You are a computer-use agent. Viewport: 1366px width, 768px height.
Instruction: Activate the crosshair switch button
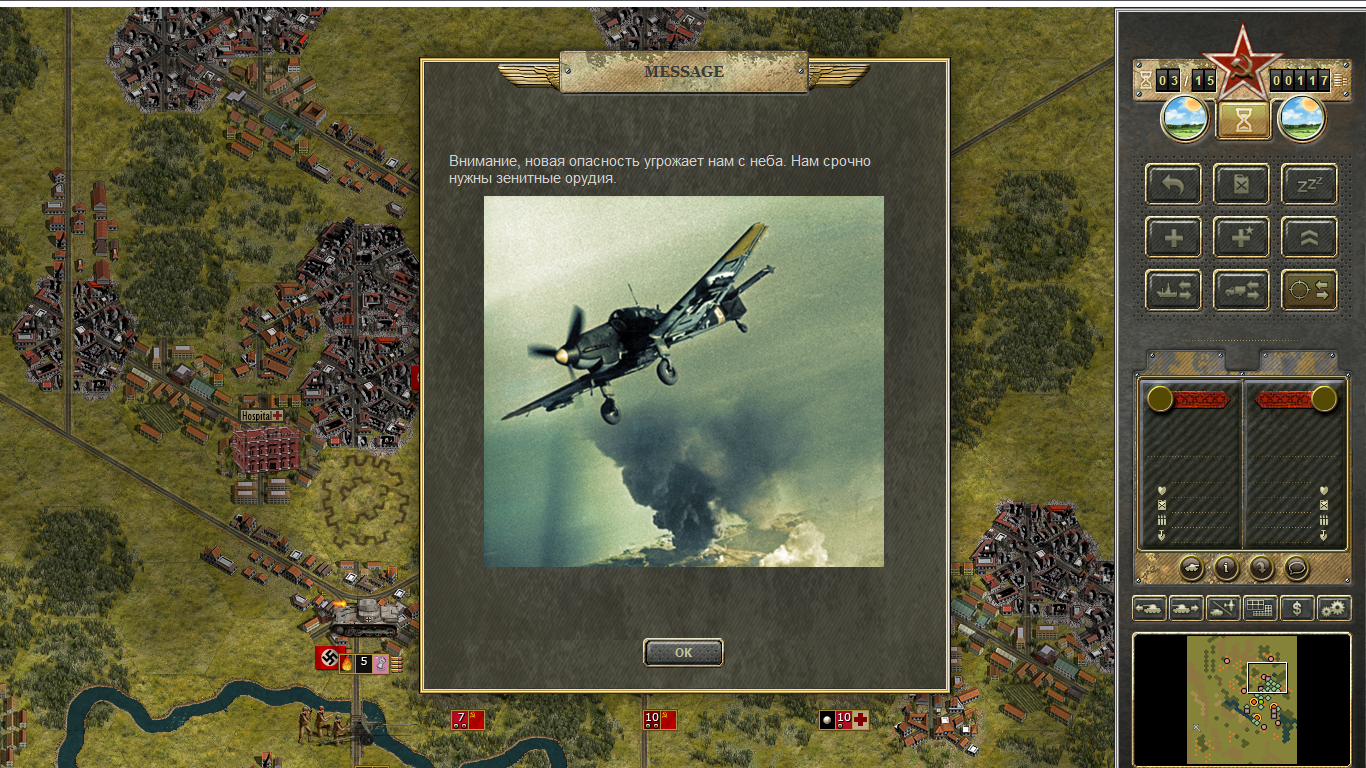(1309, 290)
